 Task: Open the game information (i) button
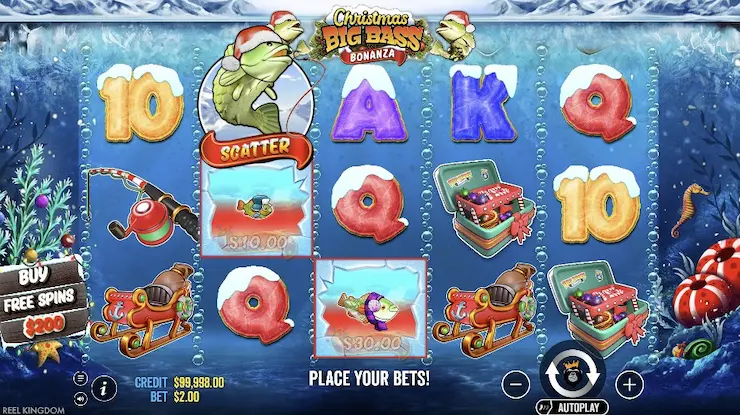103,384
